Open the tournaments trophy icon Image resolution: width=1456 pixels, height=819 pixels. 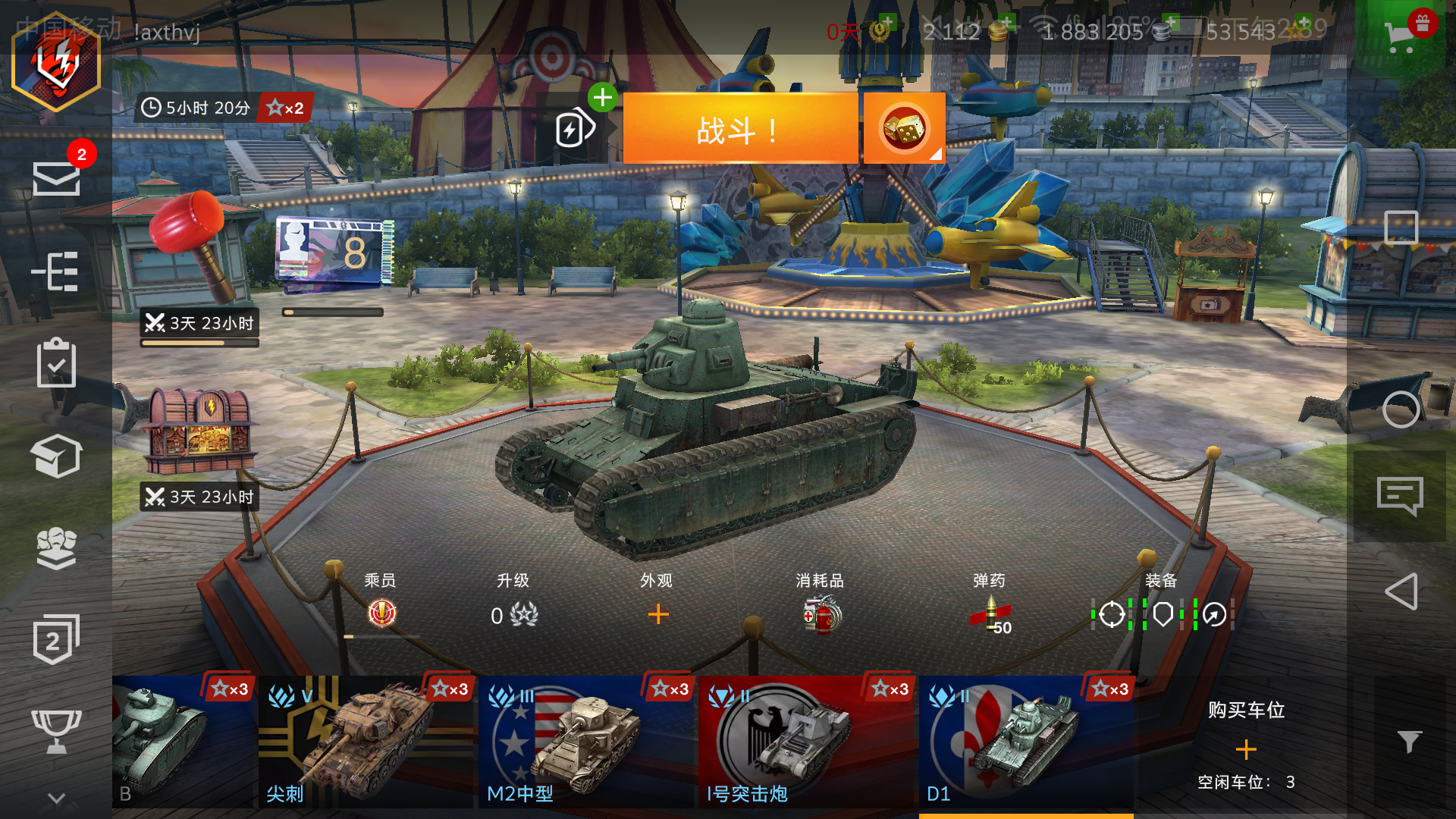point(57,728)
